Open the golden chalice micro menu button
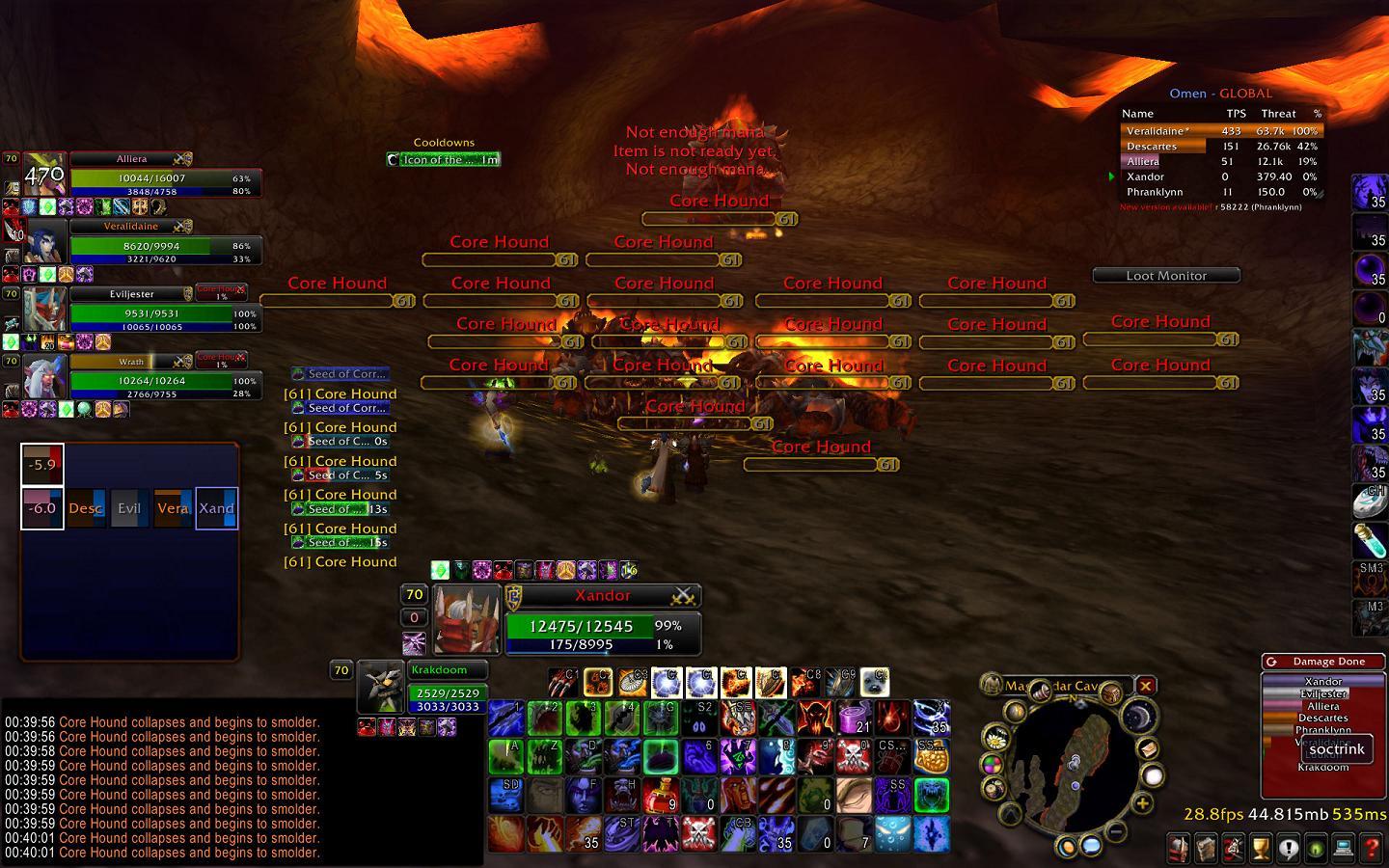This screenshot has height=868, width=1389. pos(1260,848)
